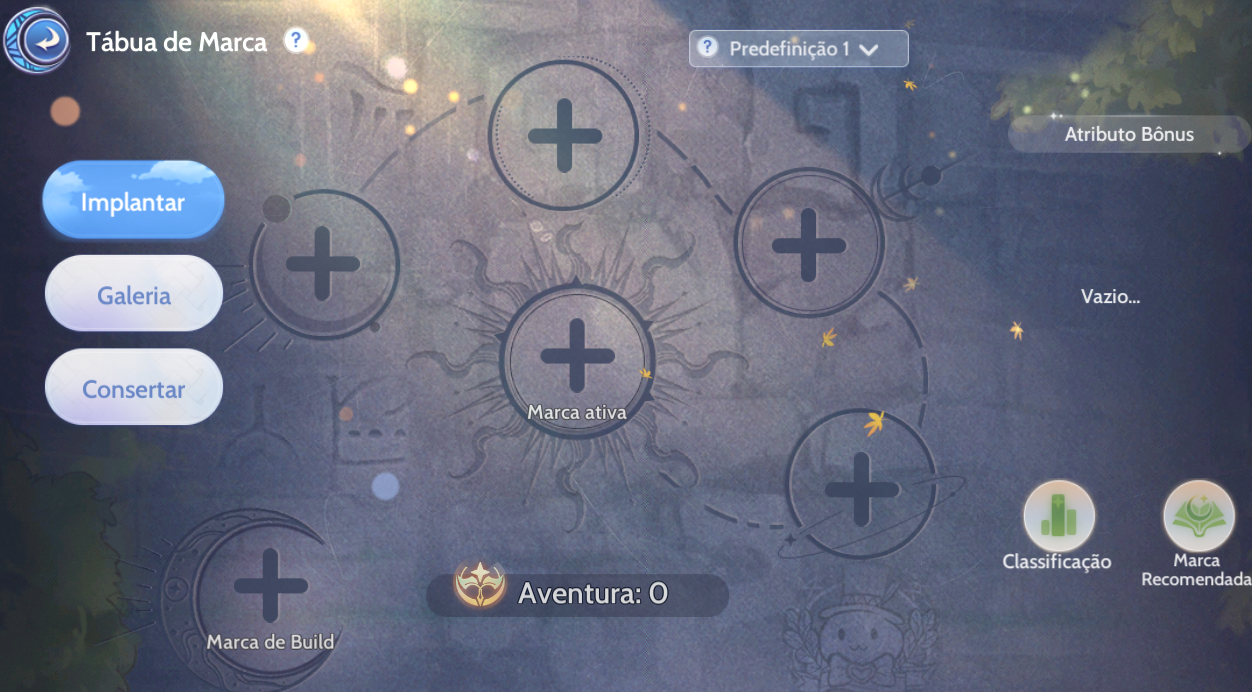This screenshot has height=692, width=1252.
Task: Open help next to Tábua de Marca
Action: click(295, 41)
